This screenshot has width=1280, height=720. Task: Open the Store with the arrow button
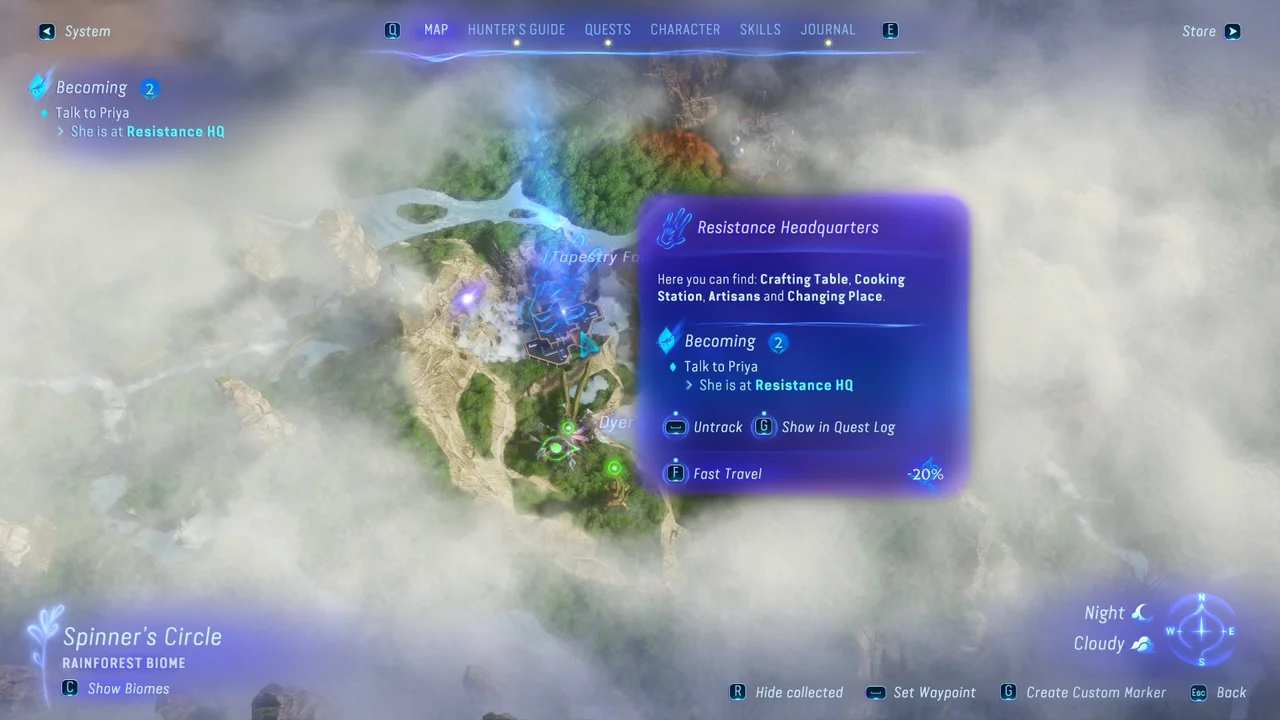pyautogui.click(x=1232, y=31)
